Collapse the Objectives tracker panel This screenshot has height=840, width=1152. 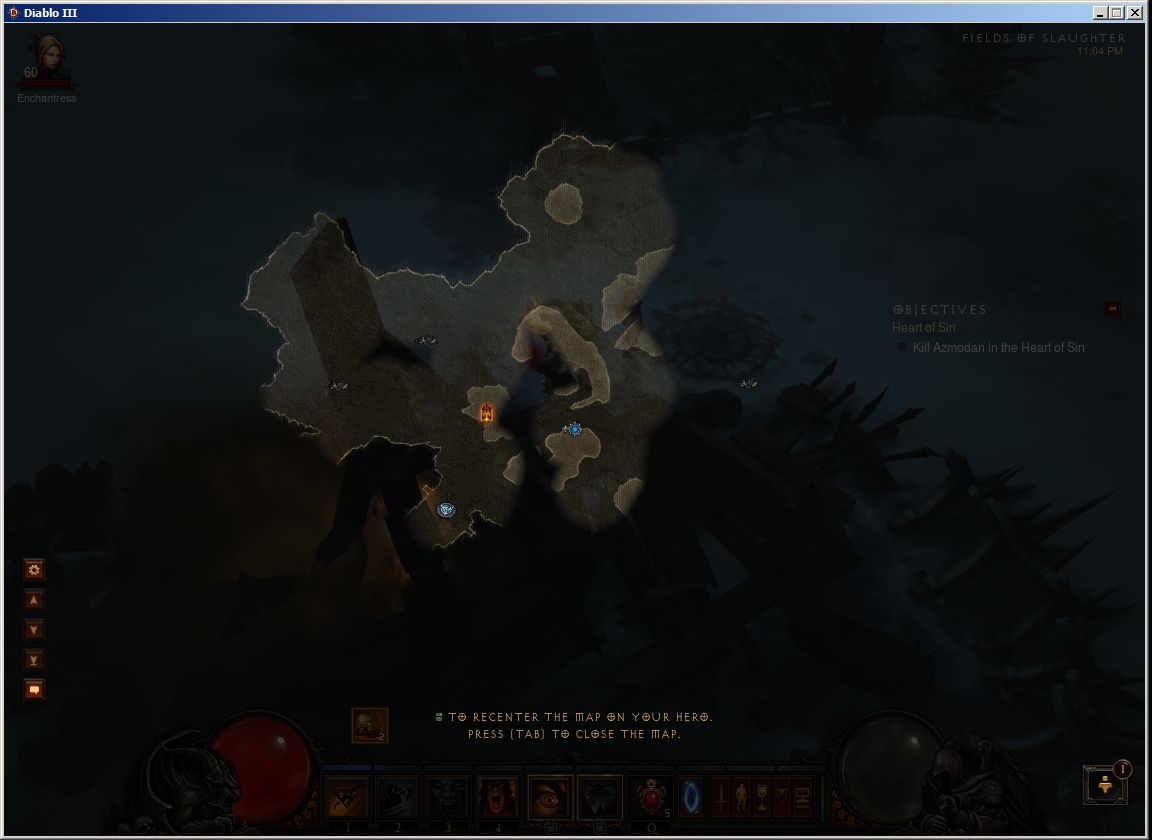pos(1113,309)
